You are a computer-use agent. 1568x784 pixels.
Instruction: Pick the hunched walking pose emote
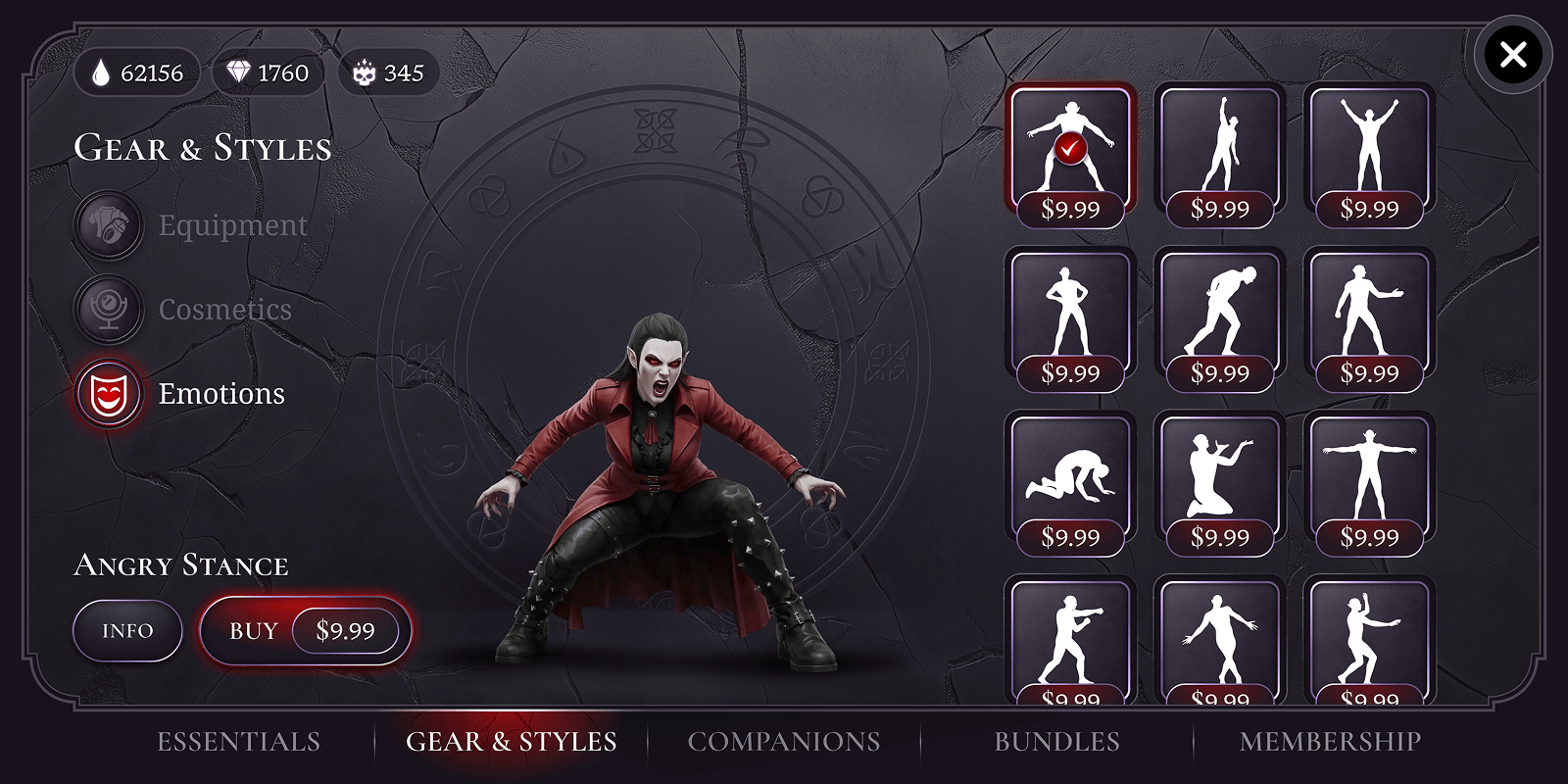pos(1219,312)
